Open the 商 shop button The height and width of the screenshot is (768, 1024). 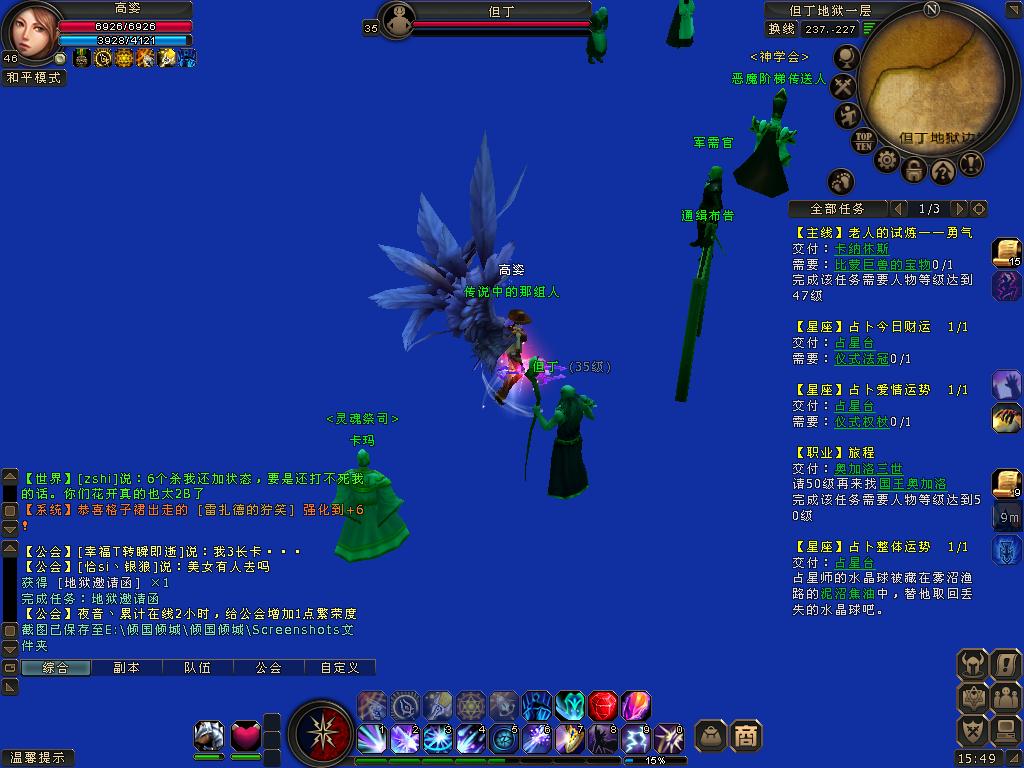pos(746,736)
